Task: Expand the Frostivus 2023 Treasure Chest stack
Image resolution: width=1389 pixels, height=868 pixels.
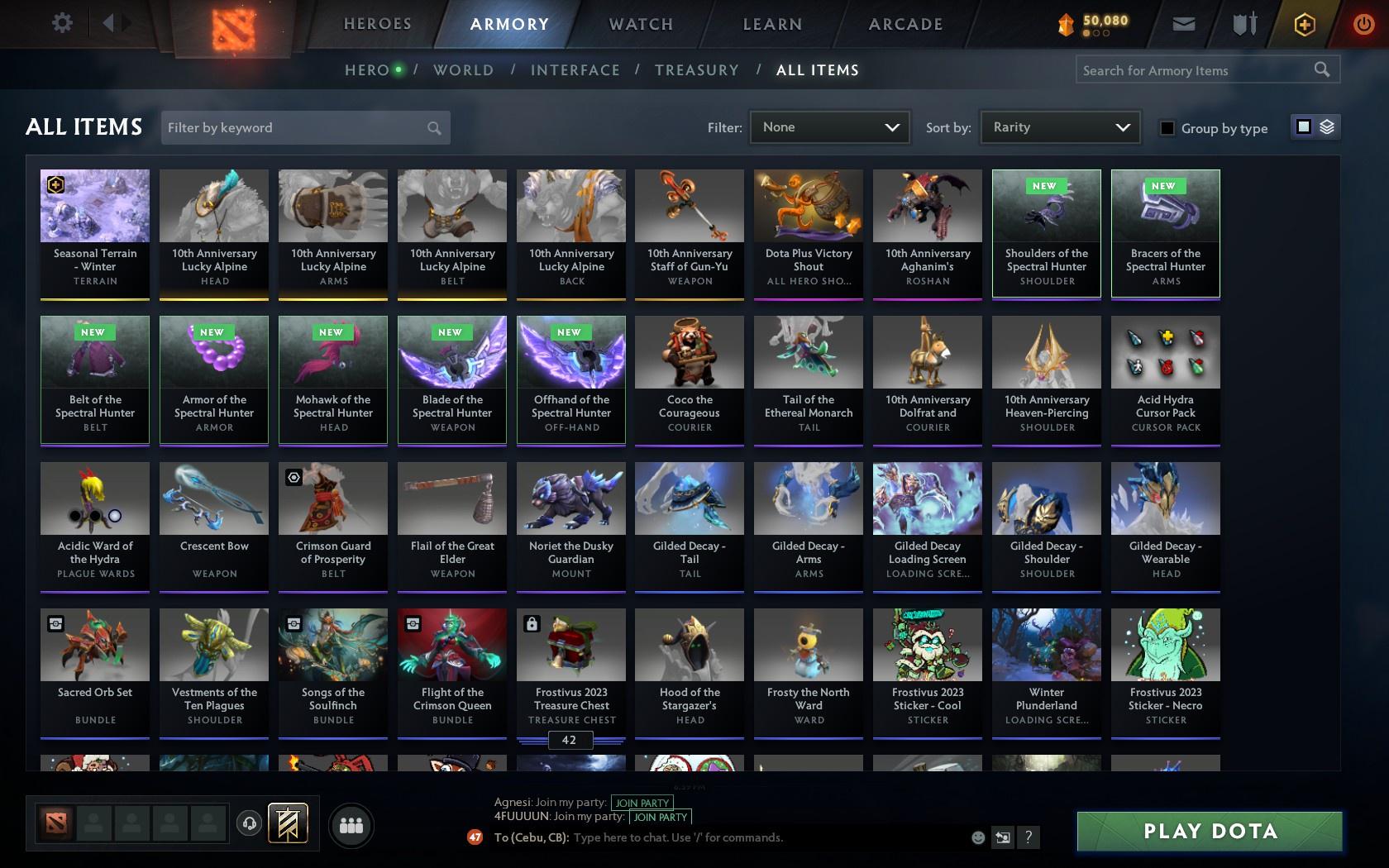Action: (570, 741)
